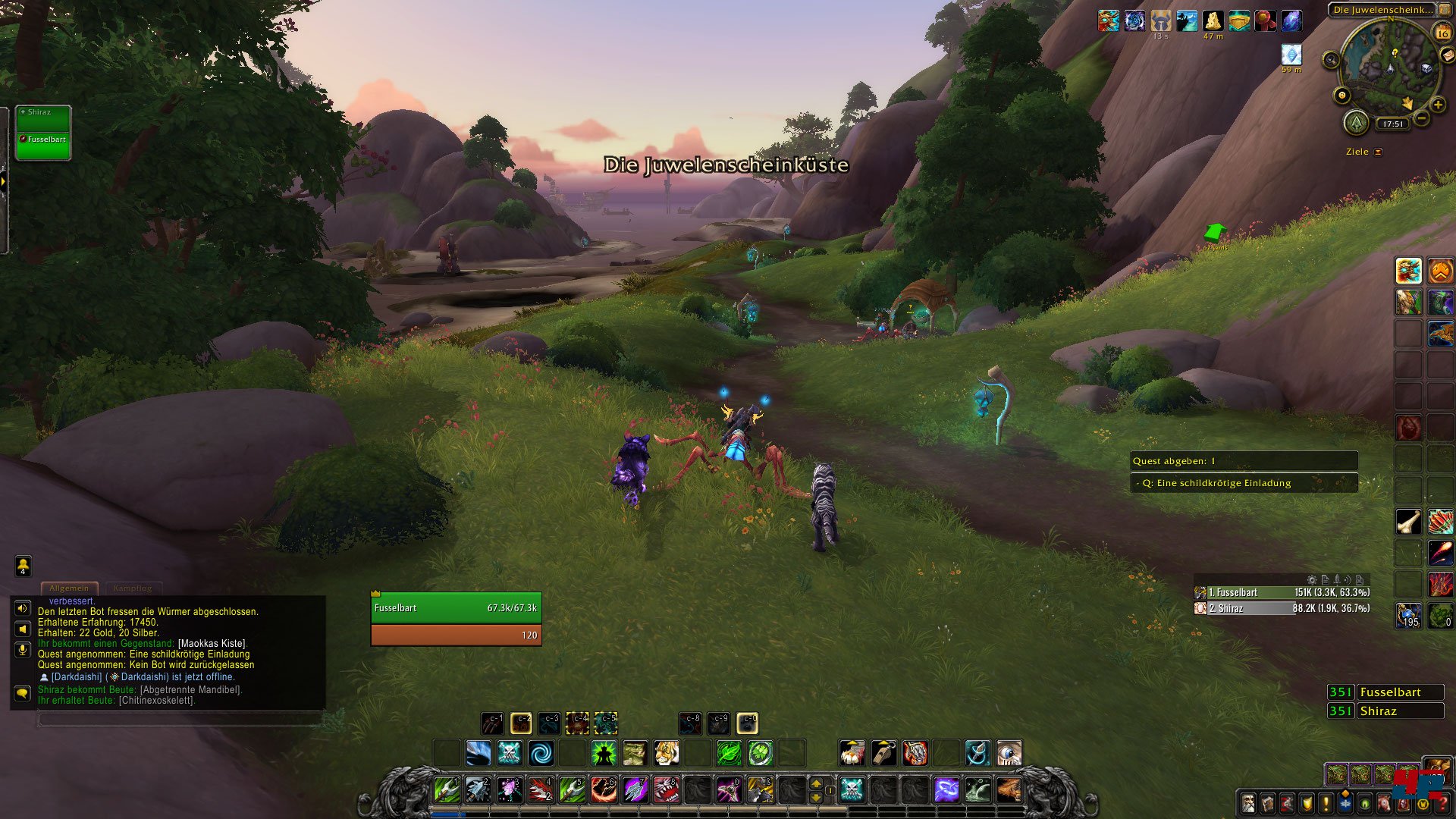Switch to the Allgemein chat tab
The image size is (1456, 819).
tap(69, 588)
